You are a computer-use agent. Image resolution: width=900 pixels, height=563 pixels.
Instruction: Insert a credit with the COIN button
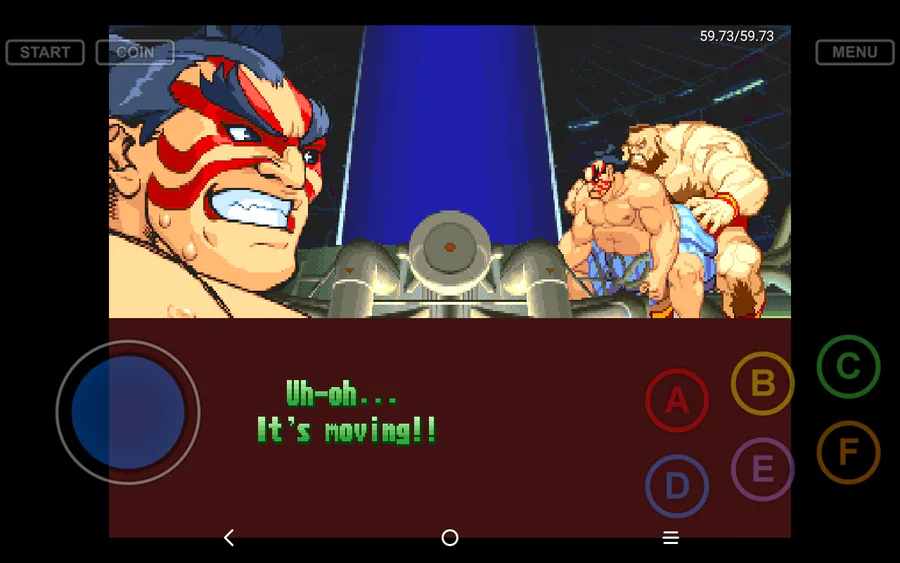pyautogui.click(x=135, y=52)
